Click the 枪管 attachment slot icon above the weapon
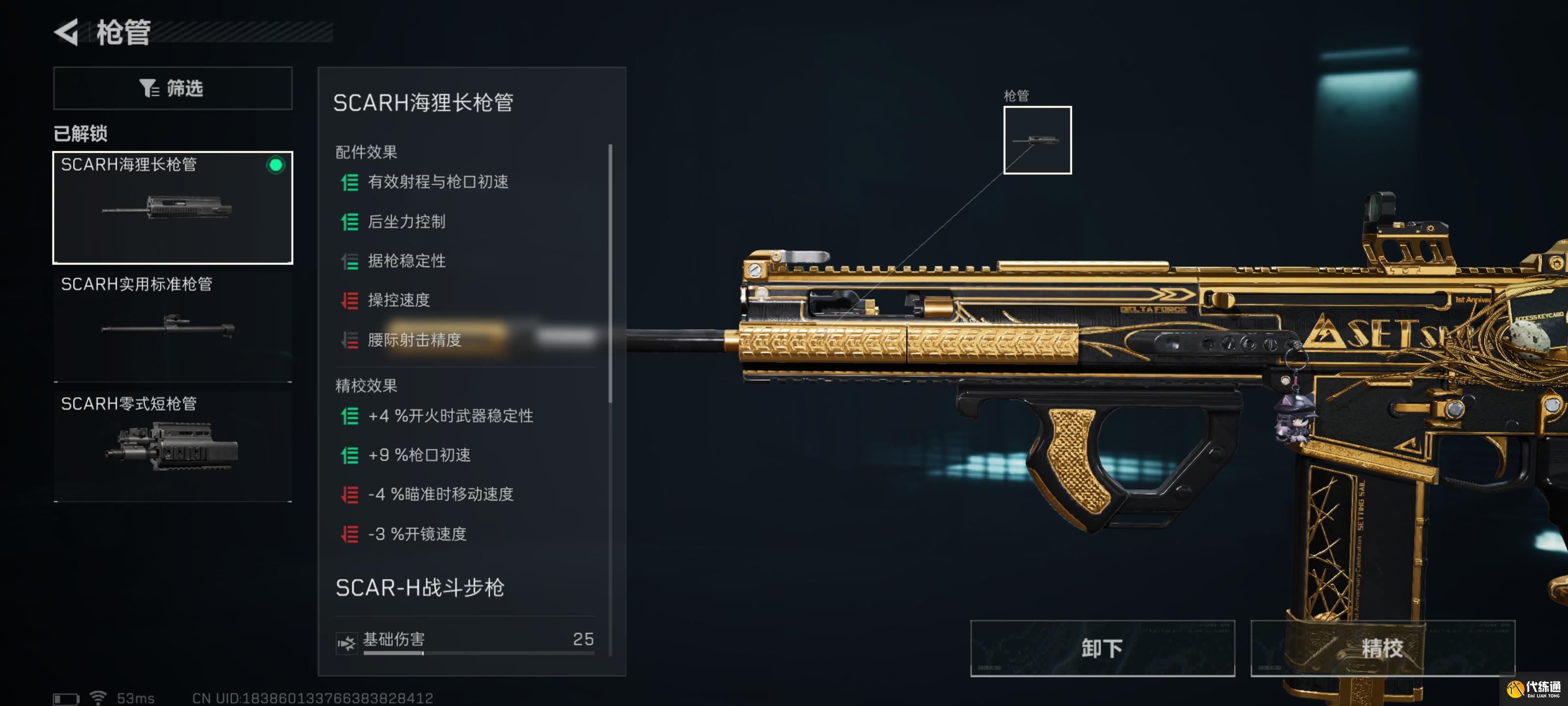 coord(1037,140)
